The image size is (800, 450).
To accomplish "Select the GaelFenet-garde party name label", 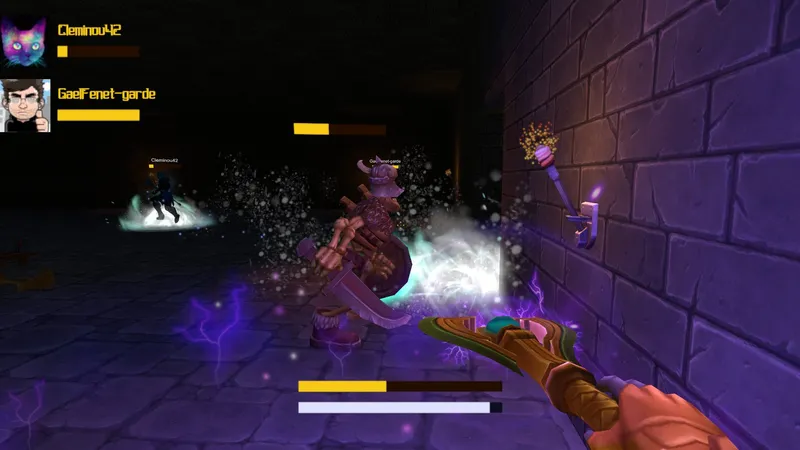I will point(106,94).
